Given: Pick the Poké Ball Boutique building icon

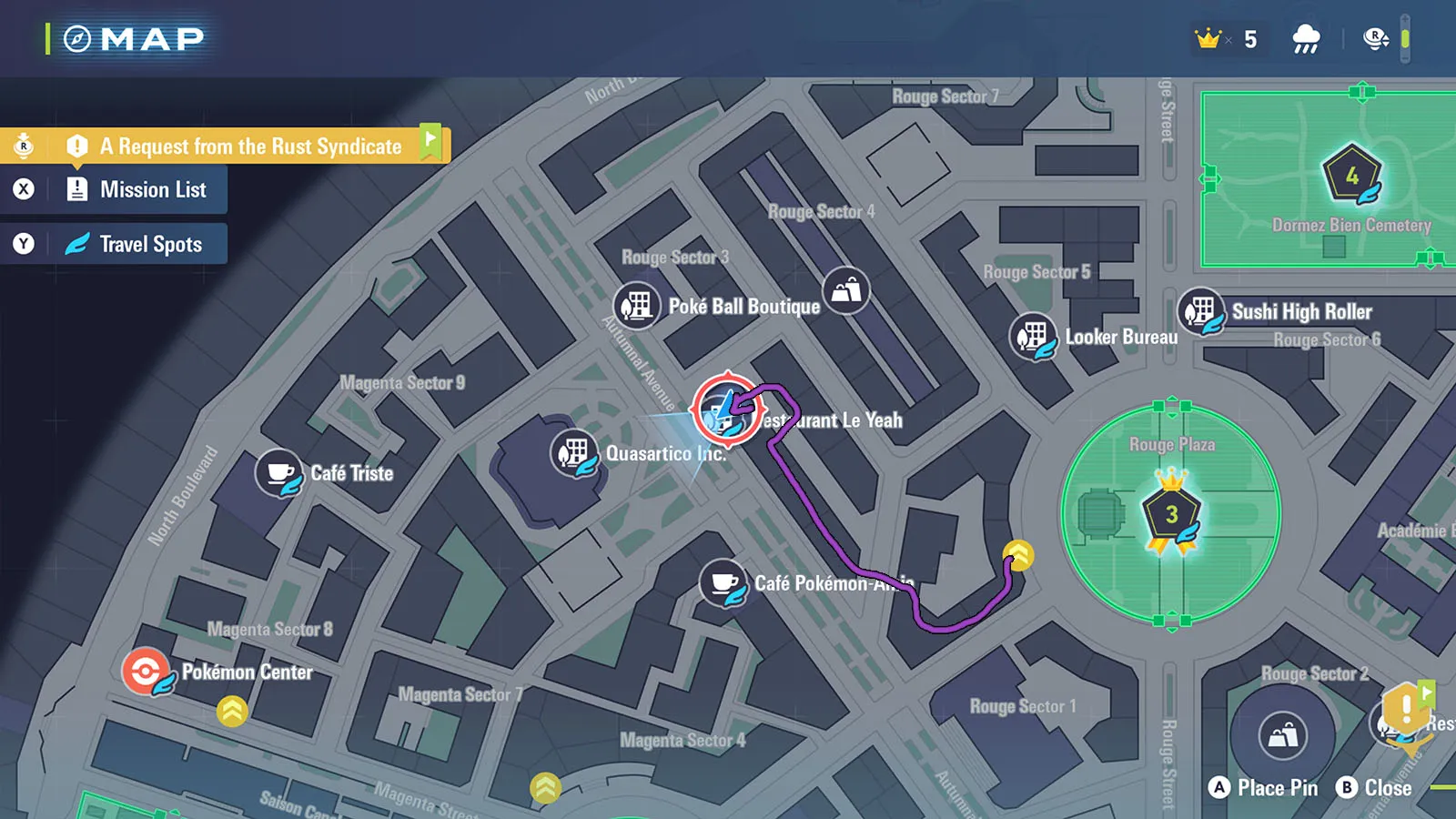Looking at the screenshot, I should pos(637,305).
